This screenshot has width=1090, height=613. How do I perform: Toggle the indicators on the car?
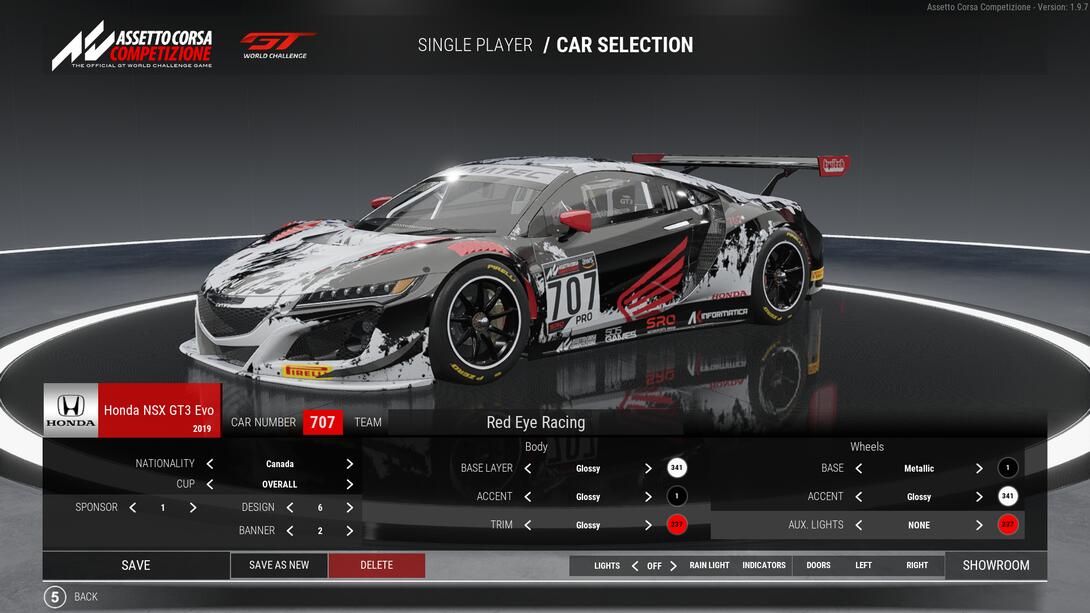point(764,566)
